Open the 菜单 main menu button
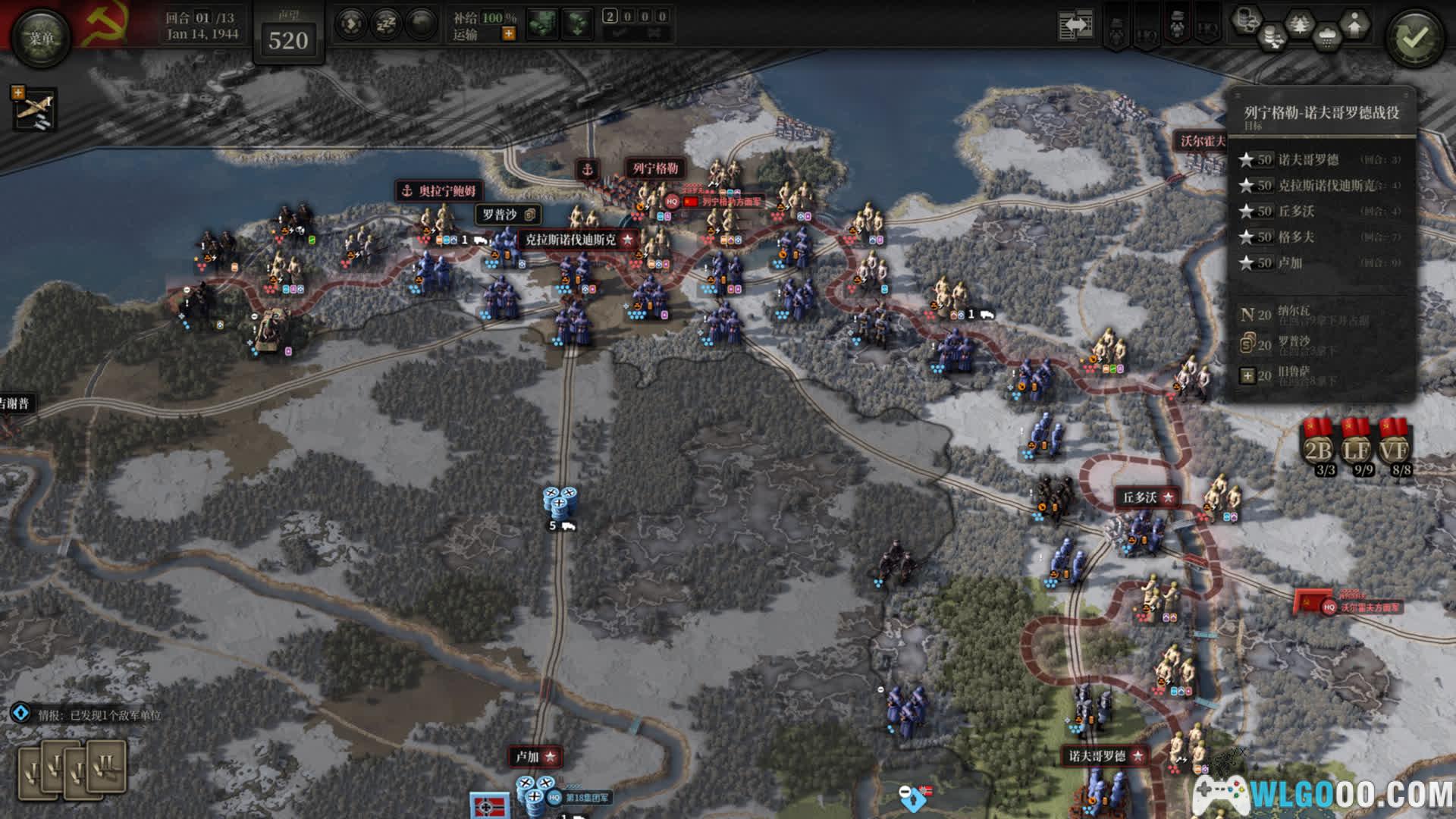The height and width of the screenshot is (819, 1456). click(x=41, y=38)
